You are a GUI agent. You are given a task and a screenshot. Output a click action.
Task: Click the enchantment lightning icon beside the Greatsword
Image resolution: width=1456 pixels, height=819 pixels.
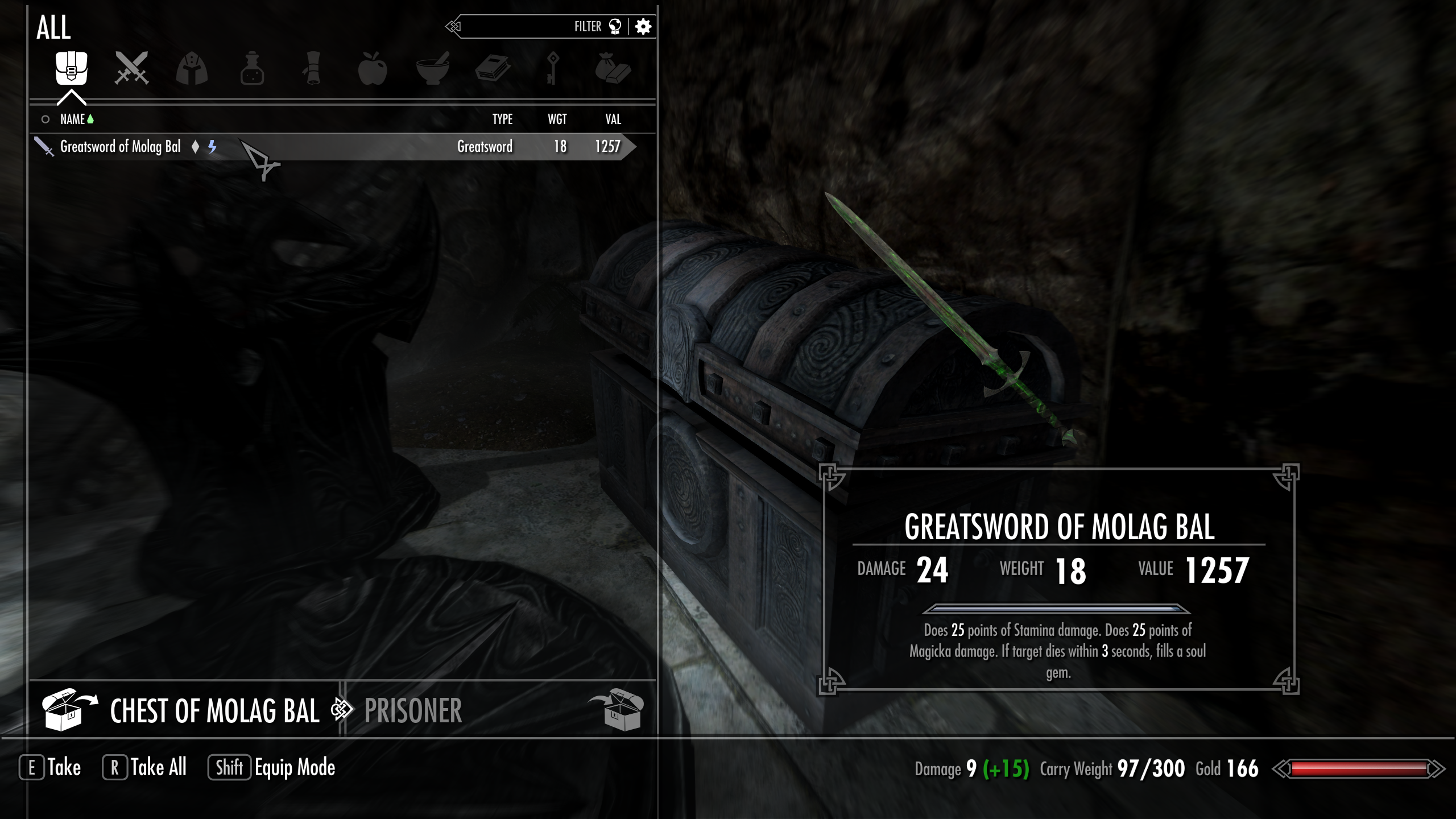pyautogui.click(x=213, y=147)
